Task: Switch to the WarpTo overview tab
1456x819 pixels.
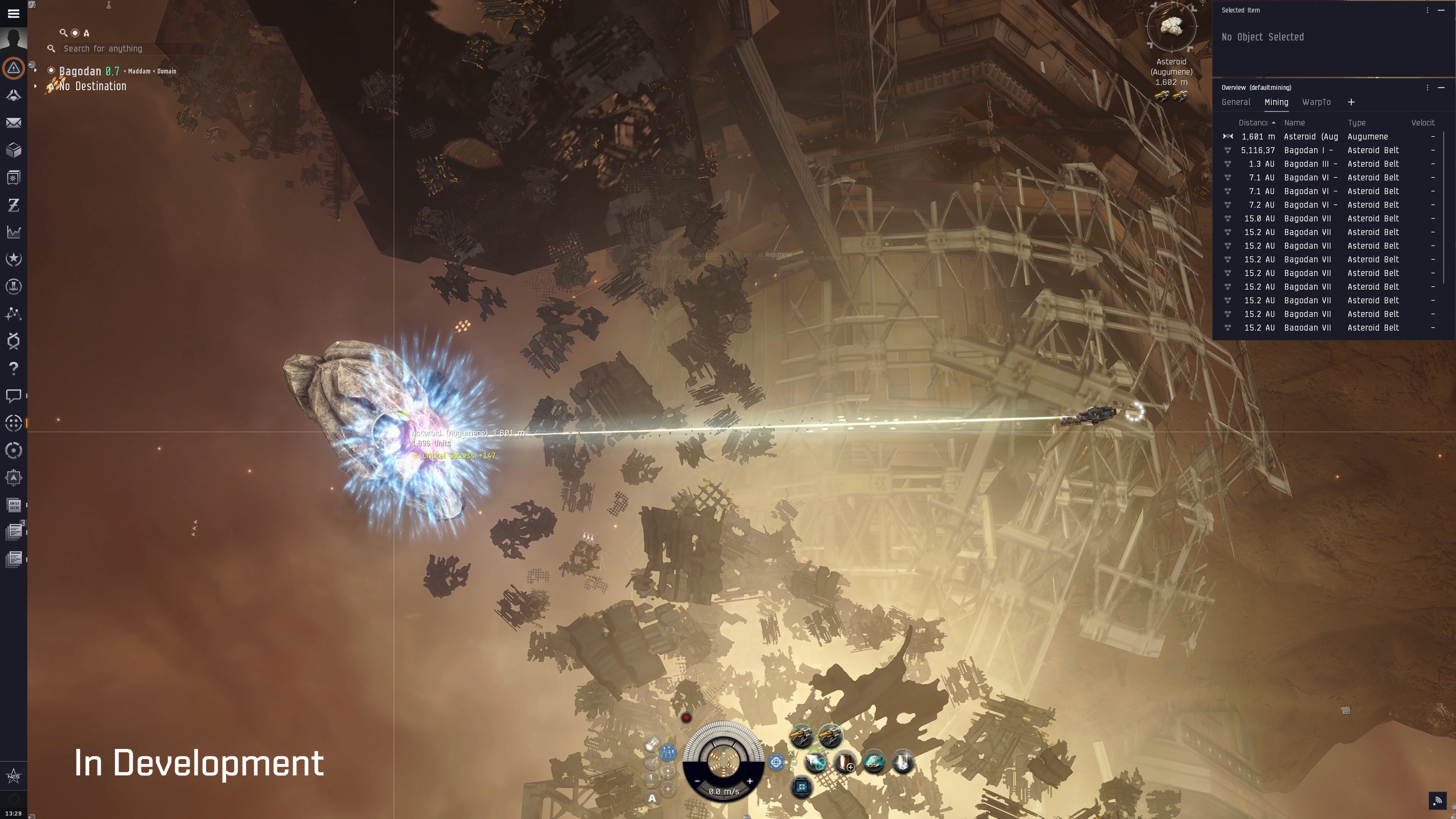Action: coord(1316,102)
